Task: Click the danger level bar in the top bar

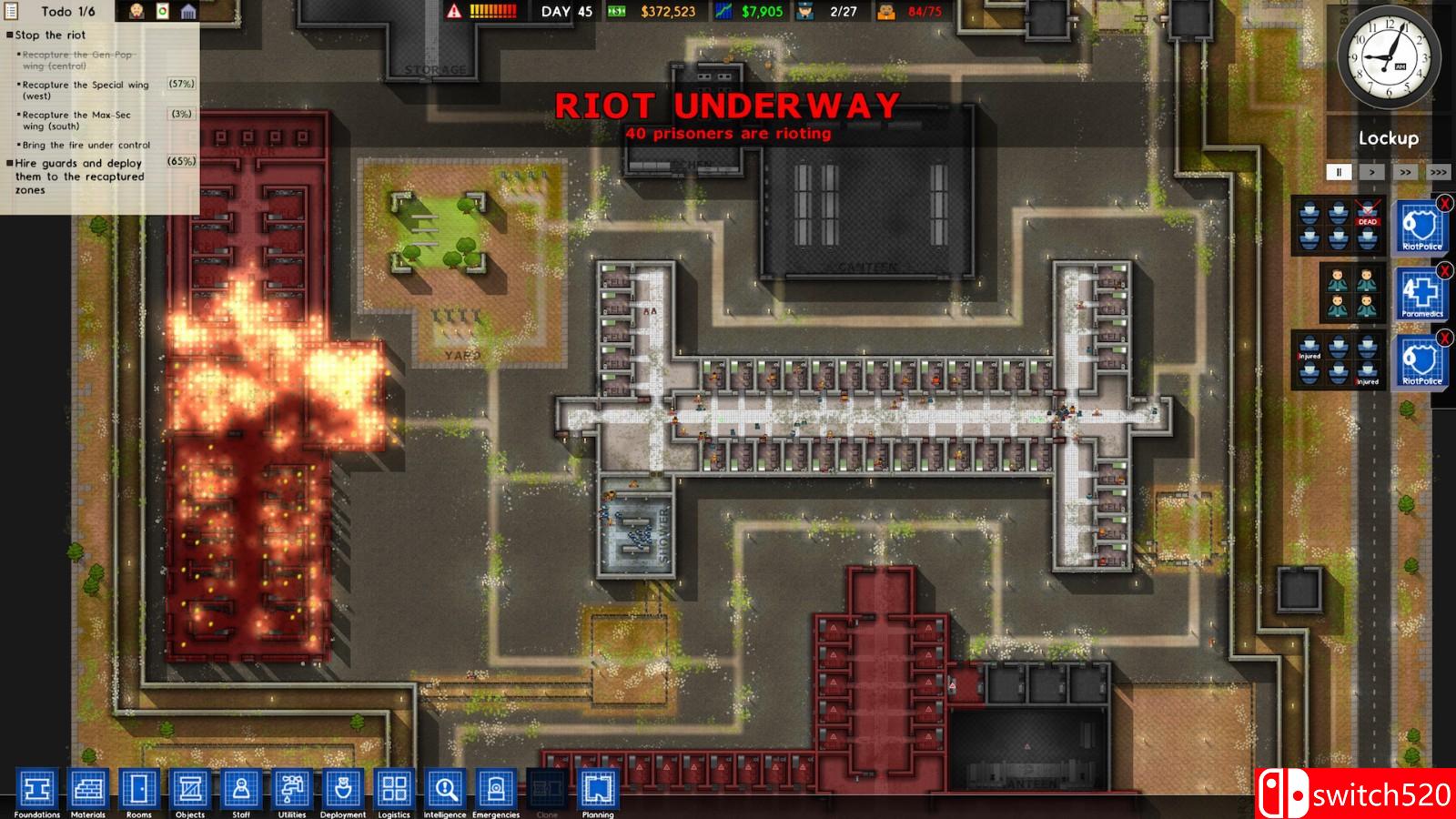Action: pos(491,12)
